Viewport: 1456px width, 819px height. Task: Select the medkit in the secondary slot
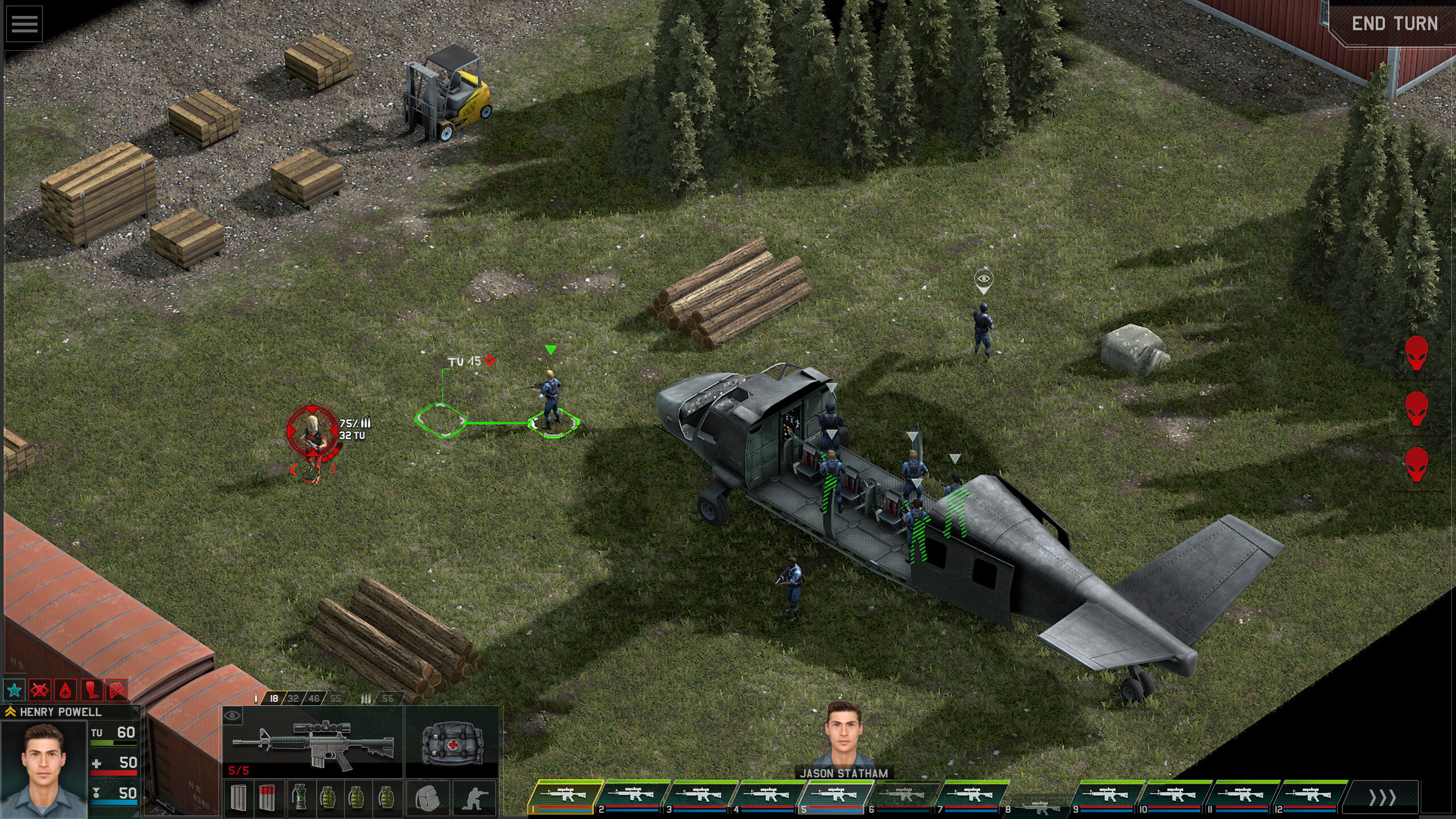(452, 742)
